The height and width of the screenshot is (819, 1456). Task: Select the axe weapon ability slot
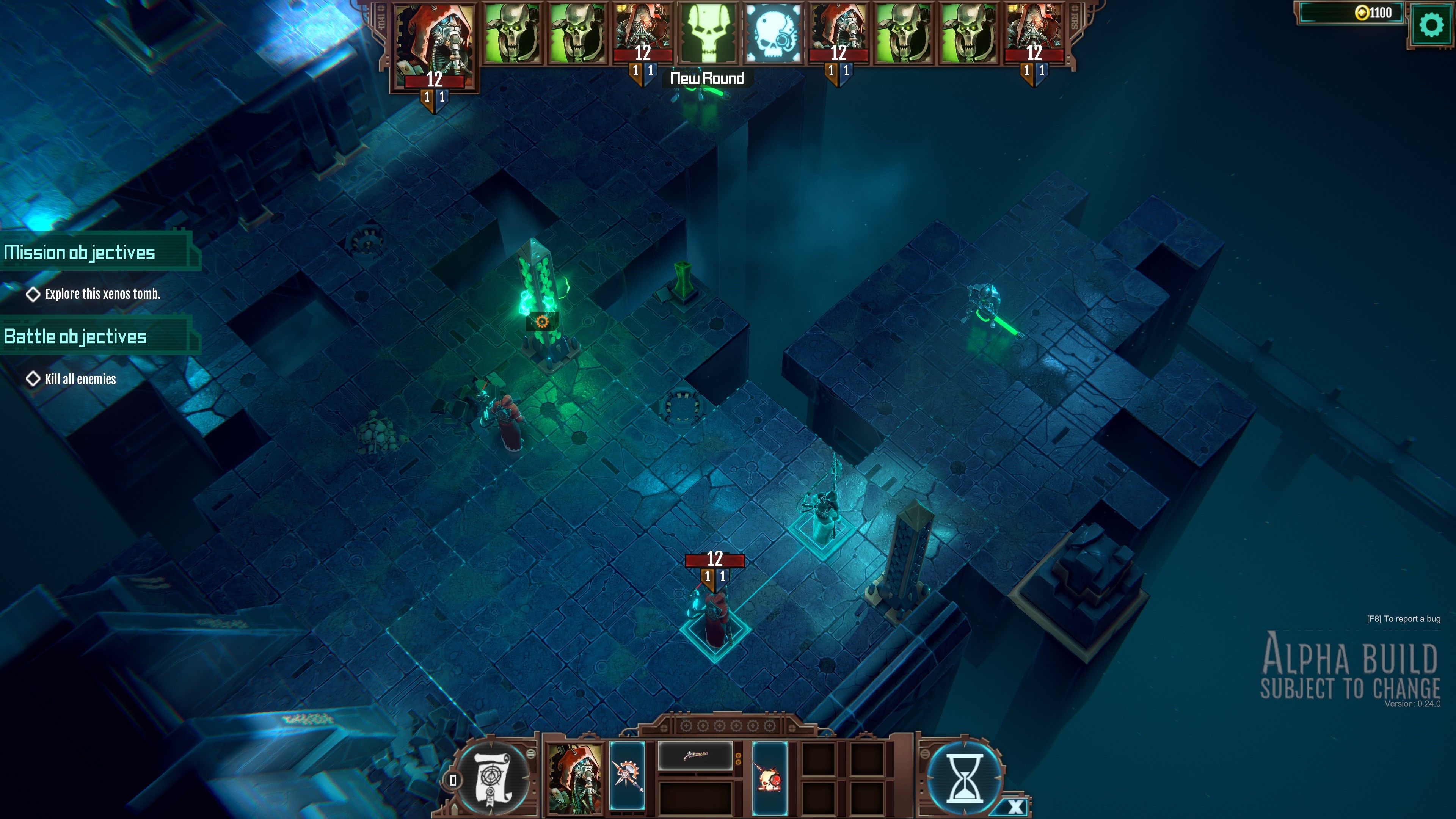point(627,775)
